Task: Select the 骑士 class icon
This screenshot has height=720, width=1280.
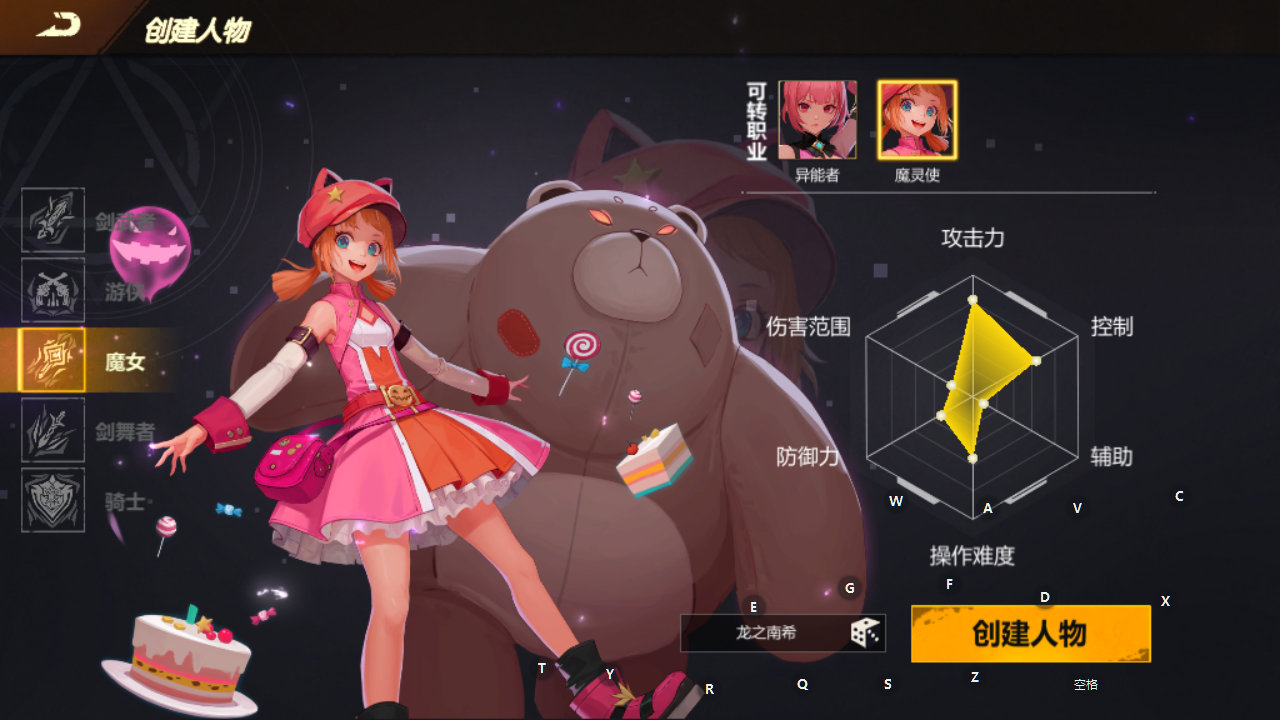Action: (x=52, y=498)
